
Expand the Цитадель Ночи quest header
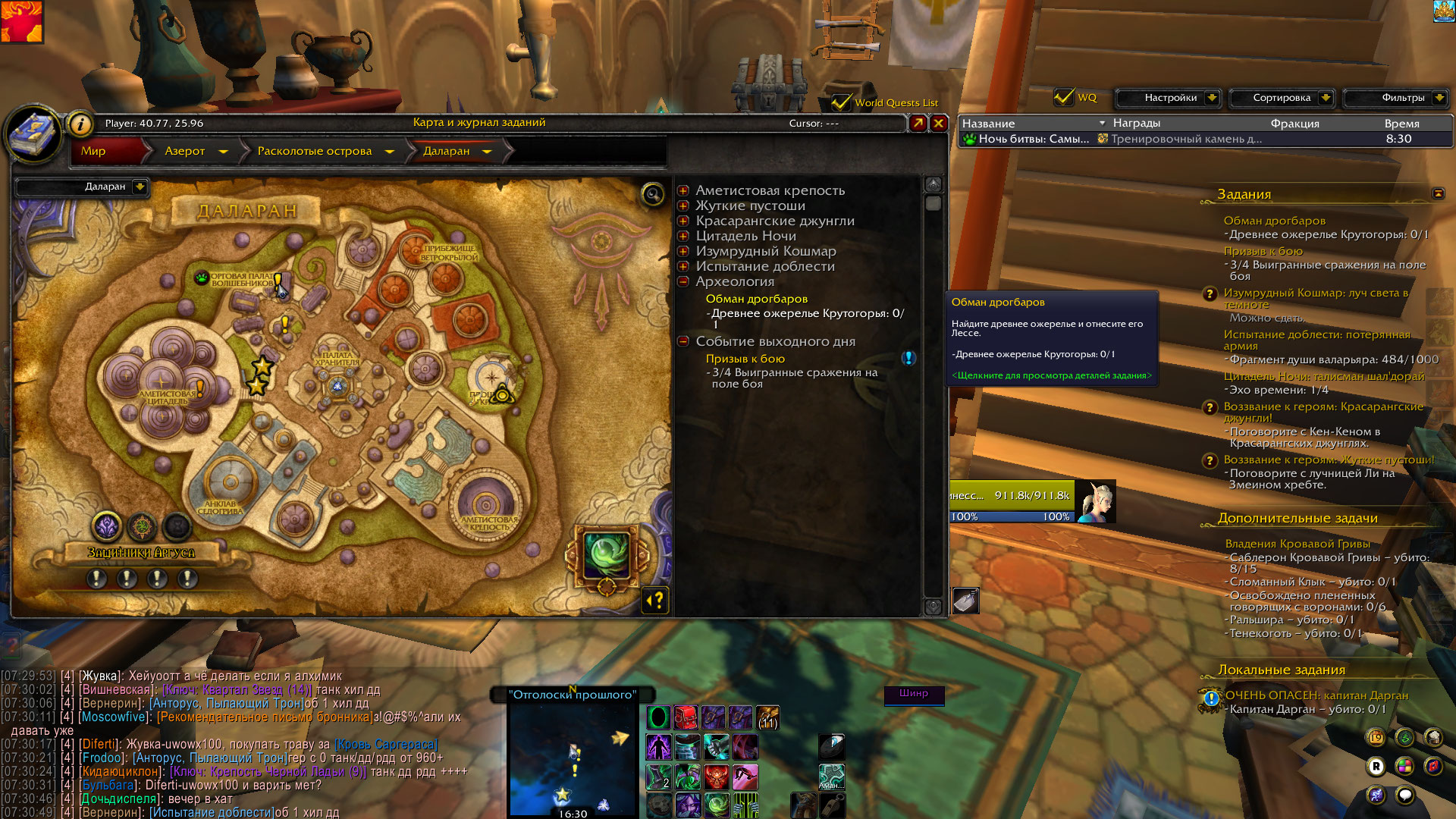683,236
